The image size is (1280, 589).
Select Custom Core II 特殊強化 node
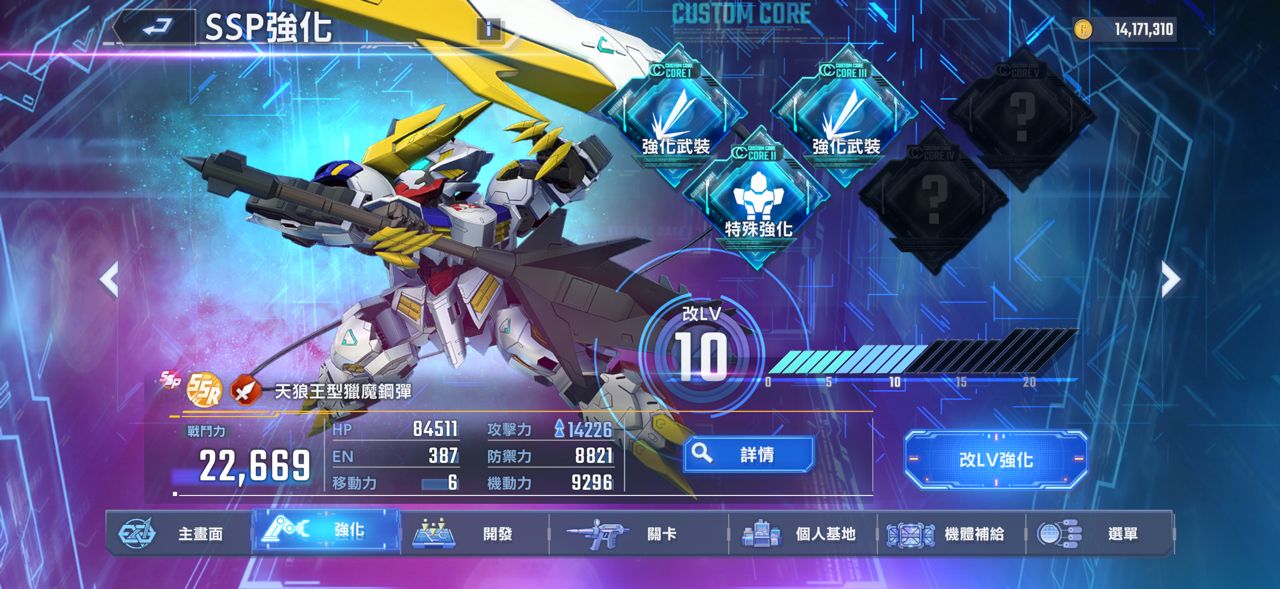tap(758, 198)
